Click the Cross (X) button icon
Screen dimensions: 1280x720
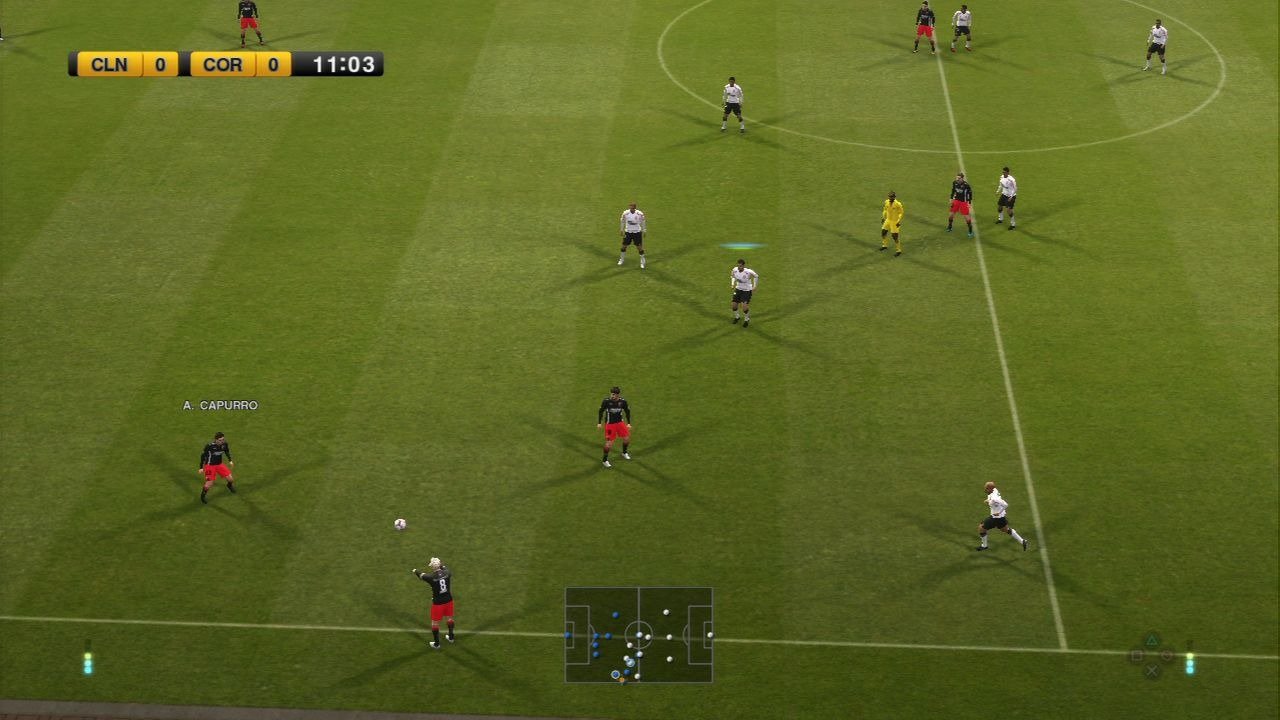point(1152,670)
